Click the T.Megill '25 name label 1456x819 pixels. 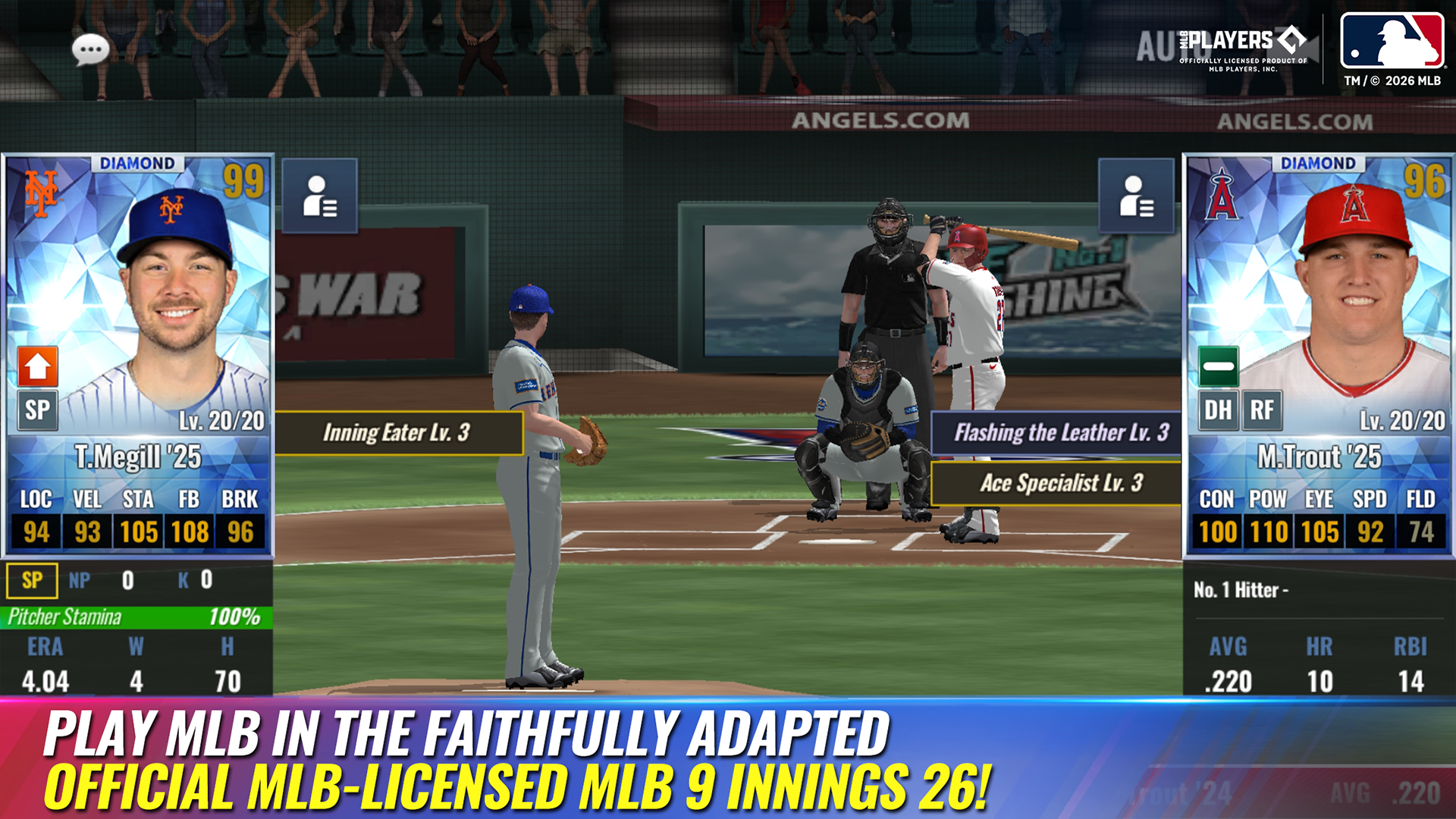pos(139,455)
